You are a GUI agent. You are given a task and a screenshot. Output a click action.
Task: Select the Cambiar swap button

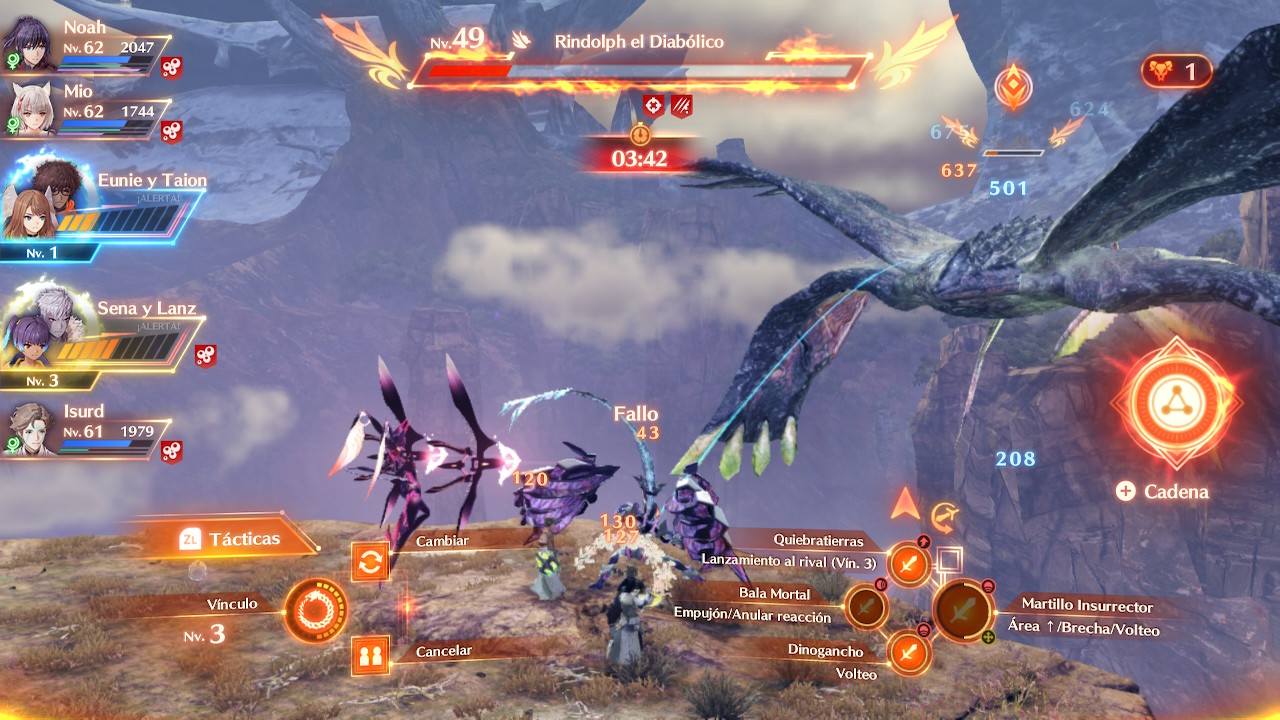(369, 562)
